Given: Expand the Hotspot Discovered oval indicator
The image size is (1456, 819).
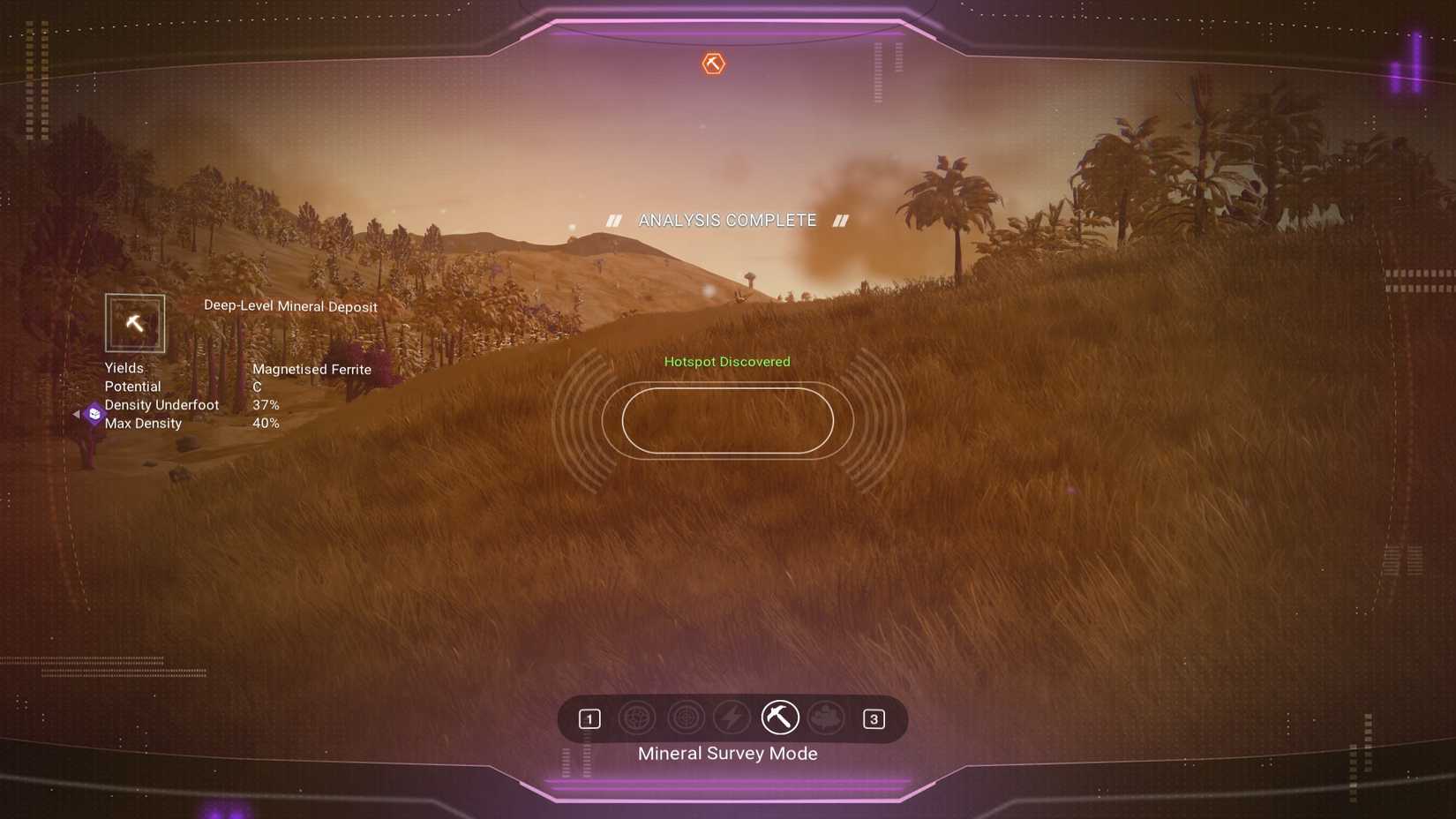Looking at the screenshot, I should 726,421.
